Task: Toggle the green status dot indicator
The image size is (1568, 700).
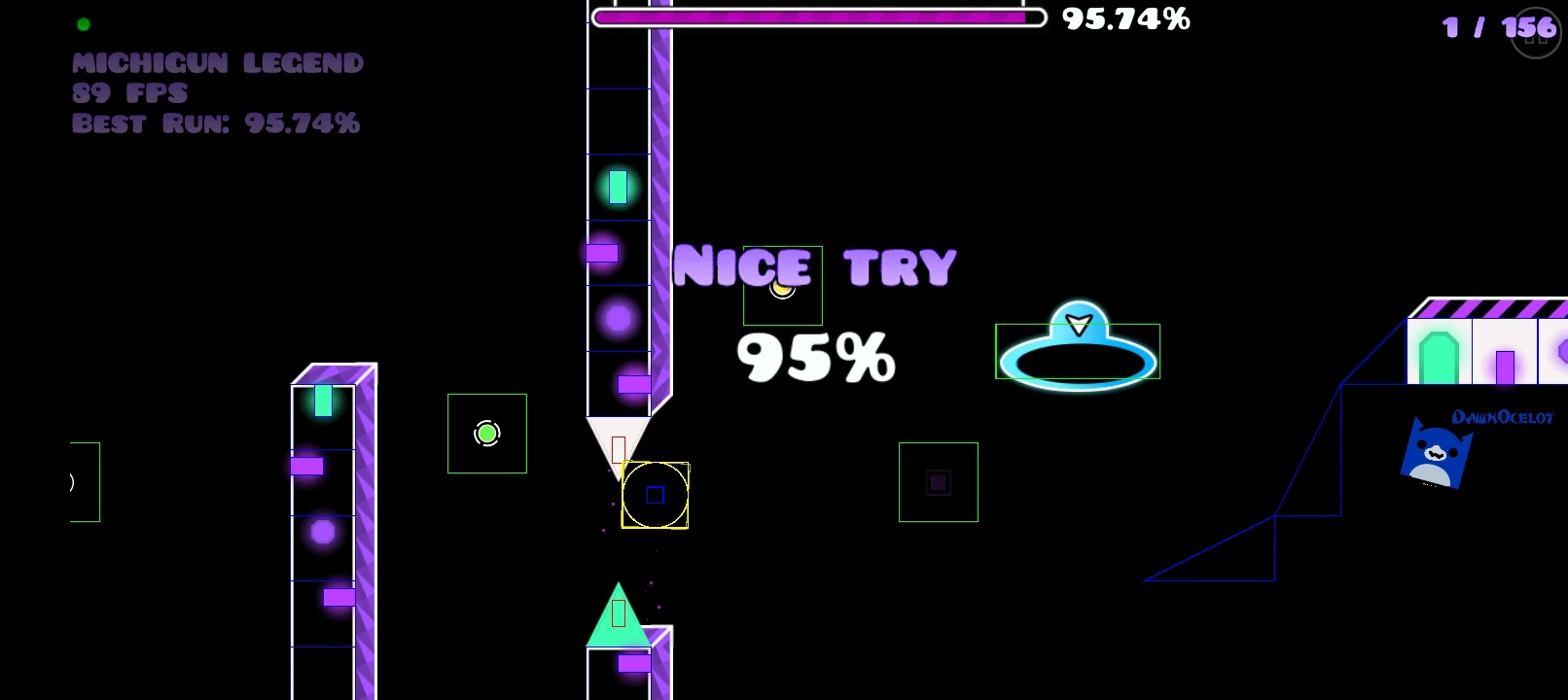Action: point(84,23)
